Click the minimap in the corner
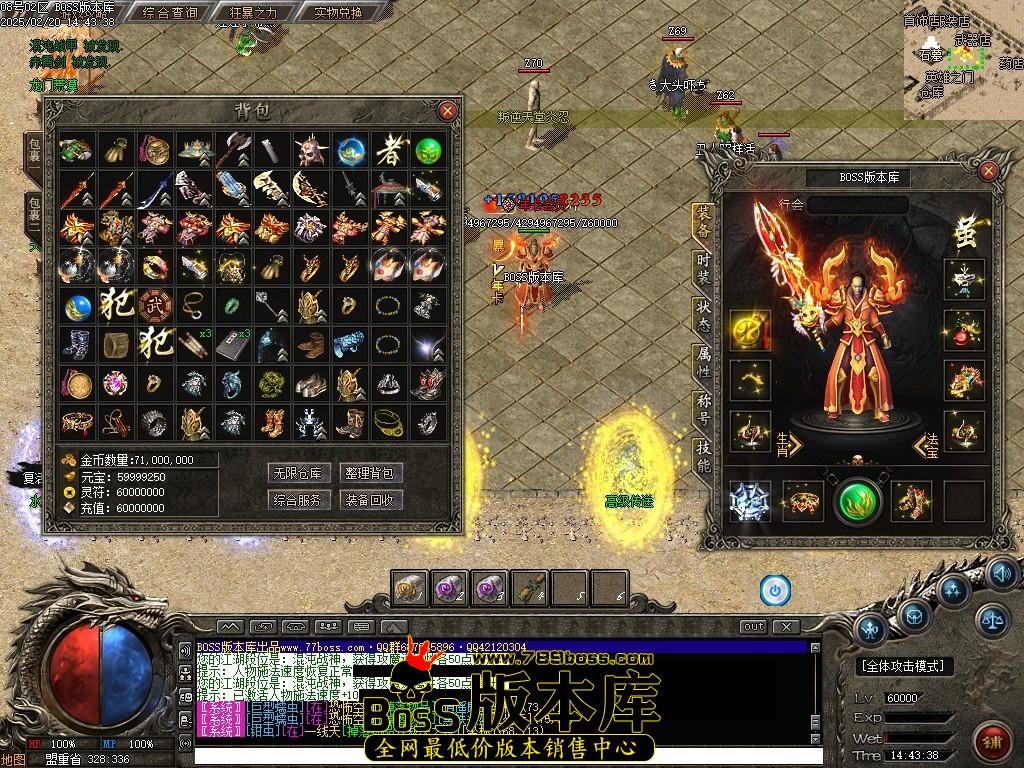The width and height of the screenshot is (1024, 768). (x=962, y=60)
